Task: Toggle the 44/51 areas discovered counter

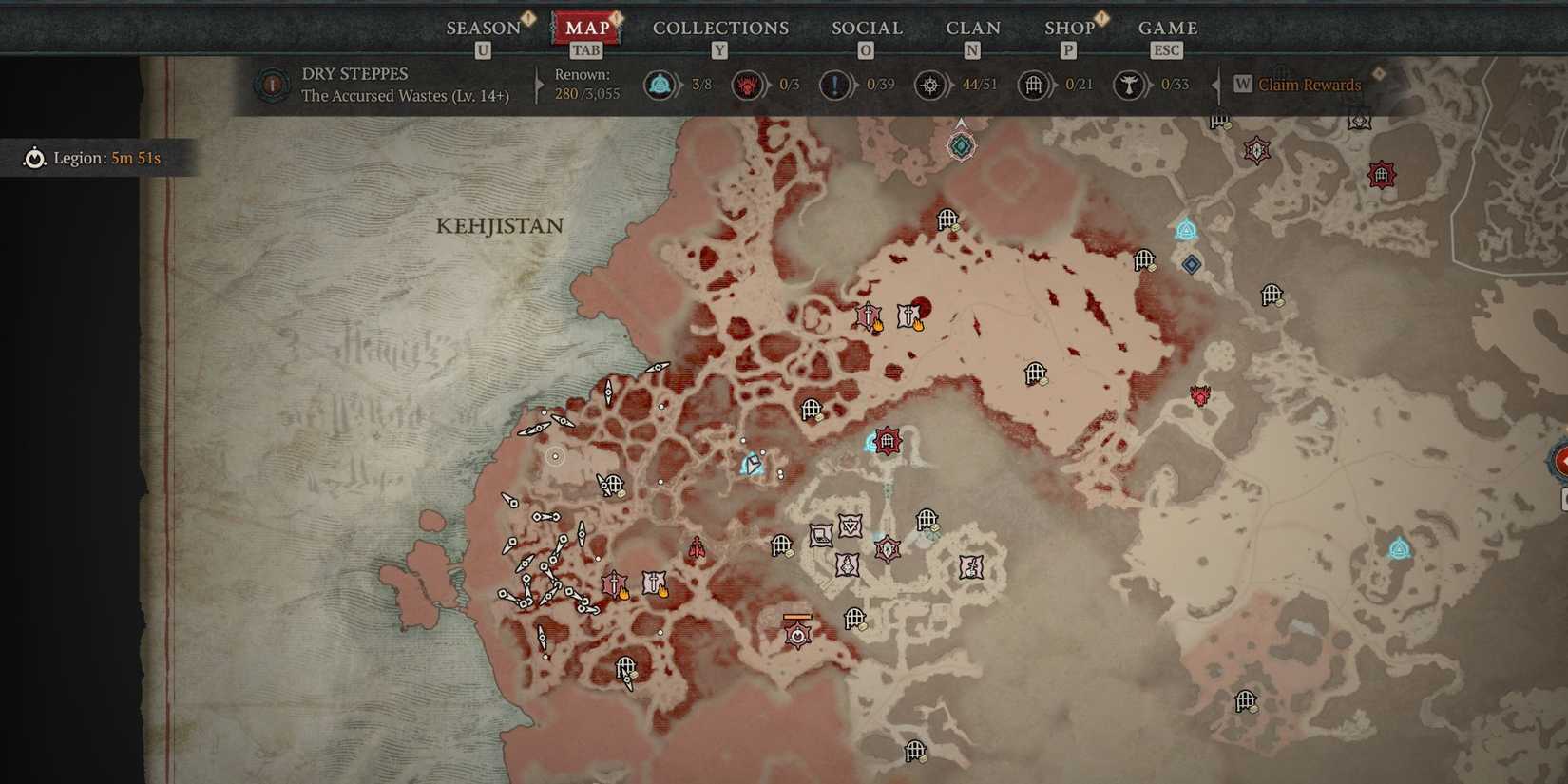Action: click(x=957, y=85)
